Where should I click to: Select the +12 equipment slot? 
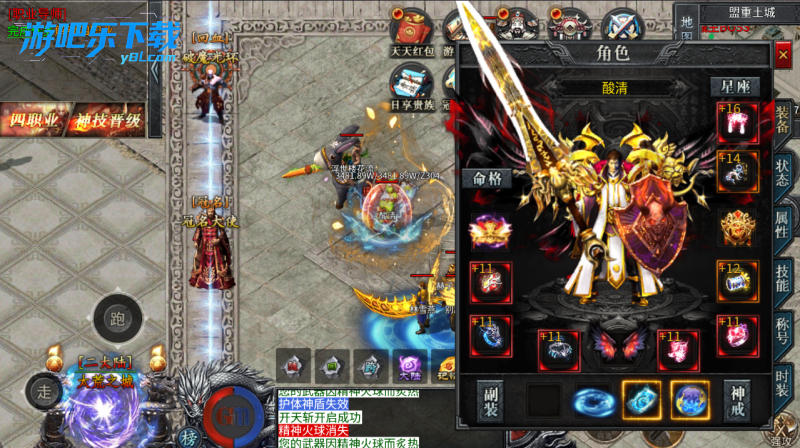[737, 282]
